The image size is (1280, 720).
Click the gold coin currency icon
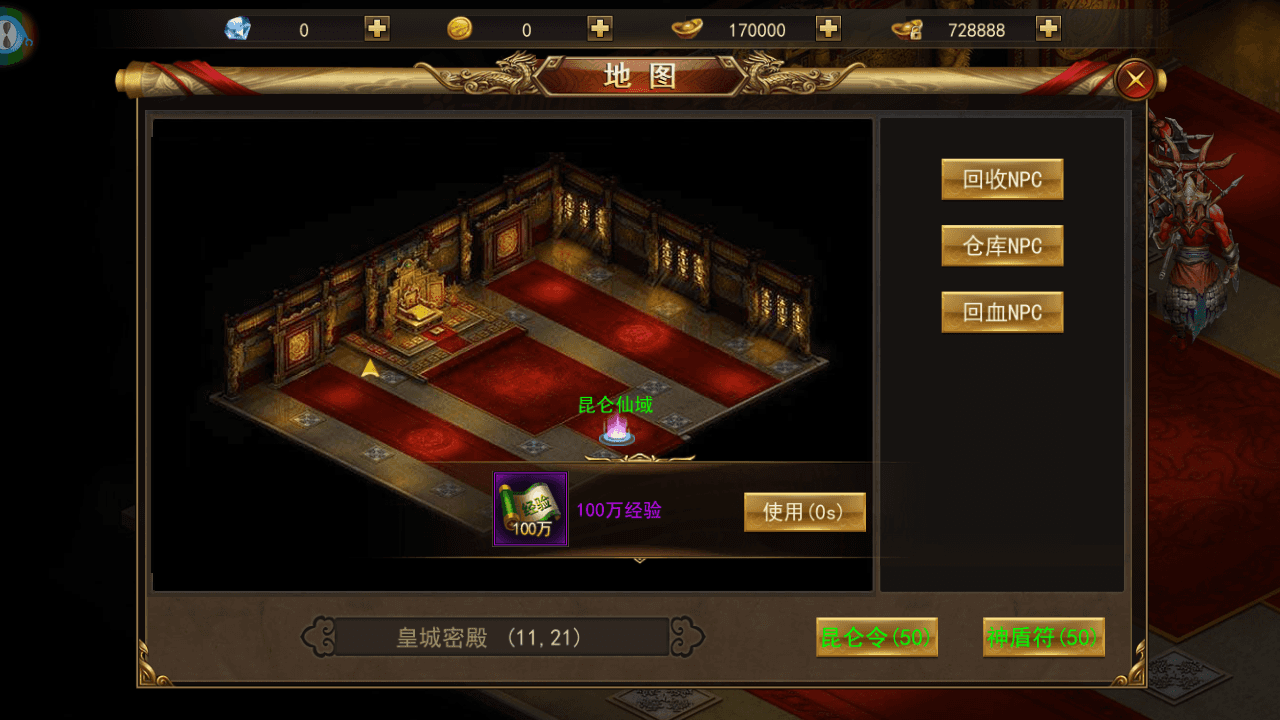(460, 29)
